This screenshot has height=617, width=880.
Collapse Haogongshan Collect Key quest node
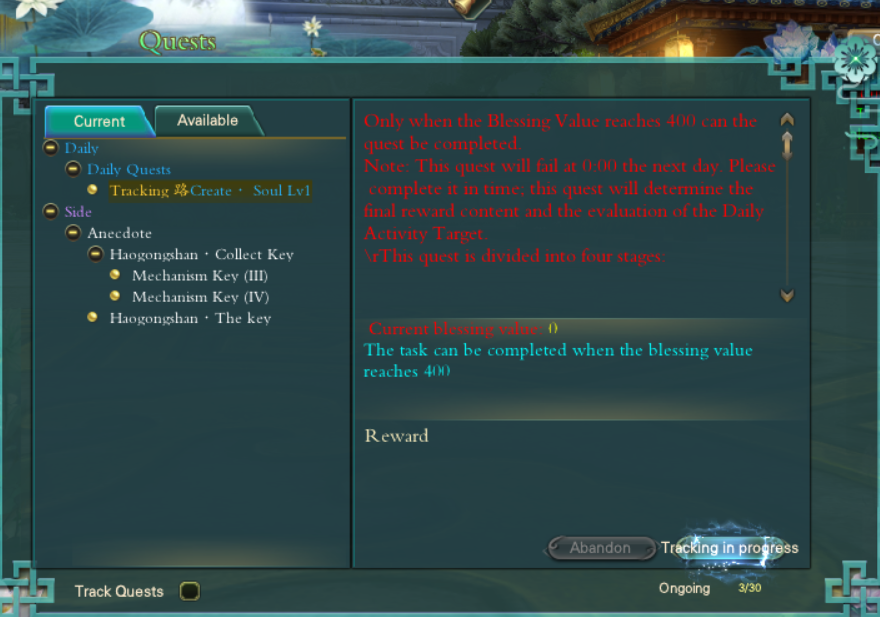(x=94, y=254)
